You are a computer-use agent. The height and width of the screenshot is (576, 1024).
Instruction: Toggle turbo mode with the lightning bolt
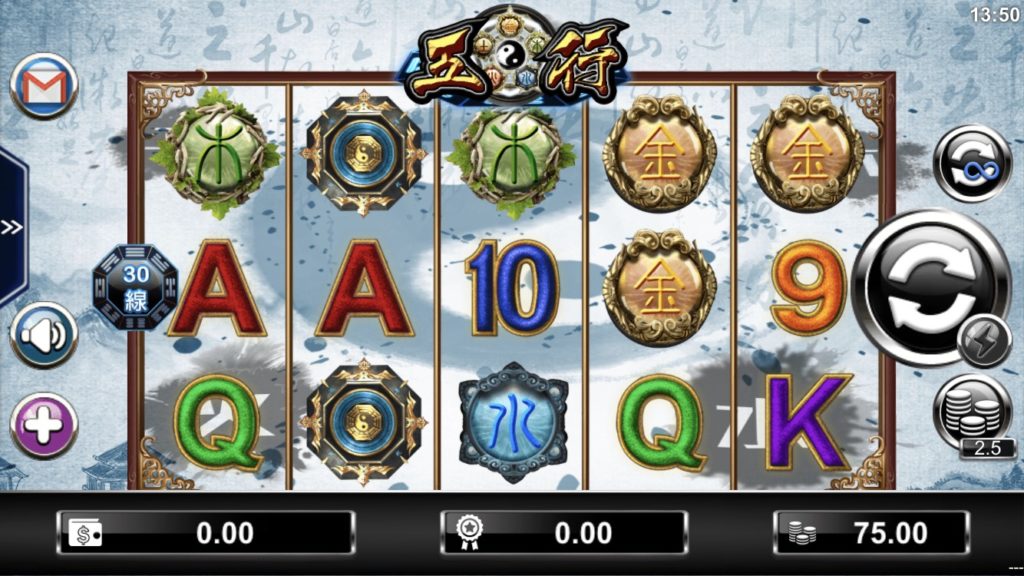pyautogui.click(x=984, y=342)
